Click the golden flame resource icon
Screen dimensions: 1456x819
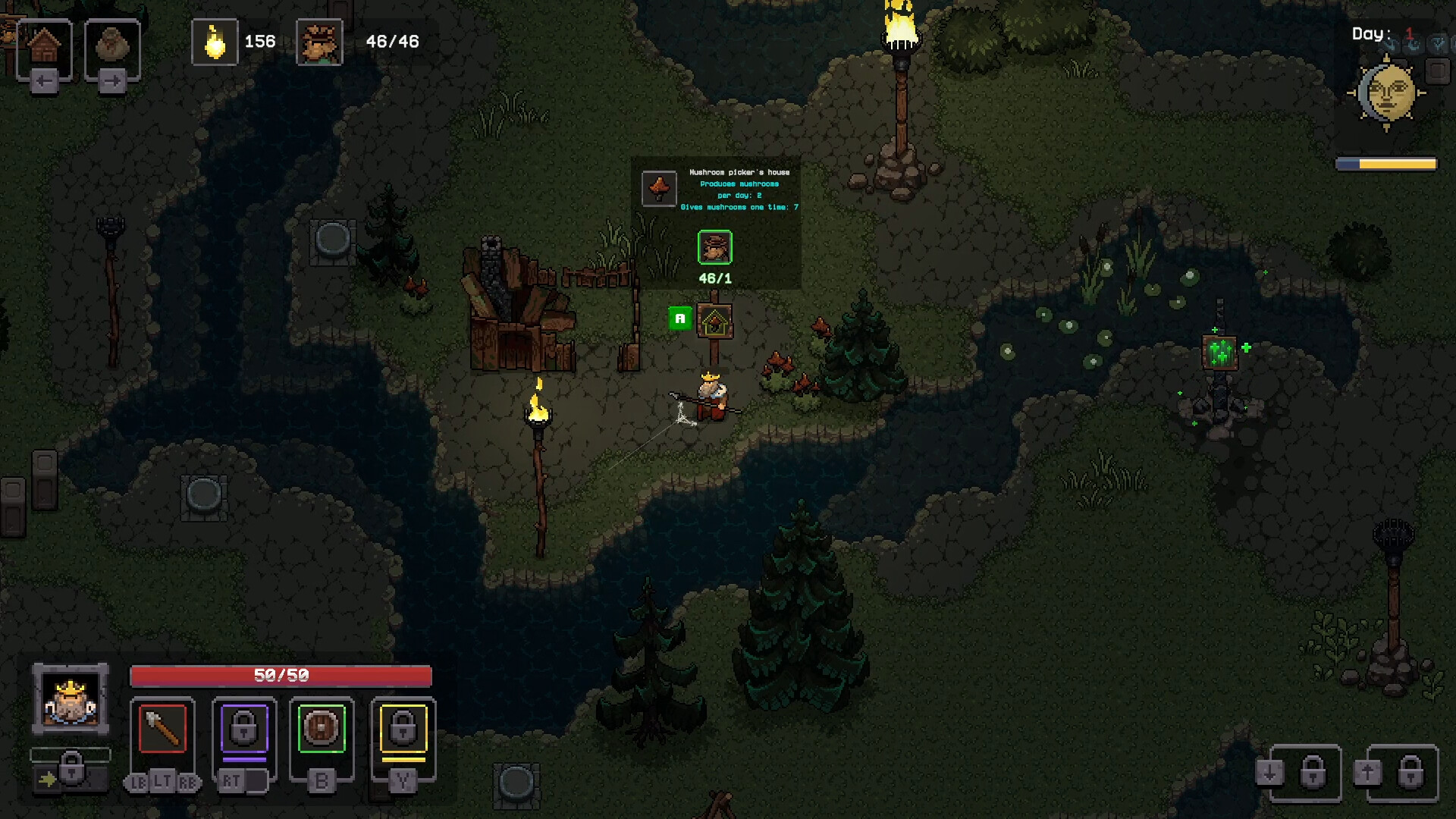215,42
